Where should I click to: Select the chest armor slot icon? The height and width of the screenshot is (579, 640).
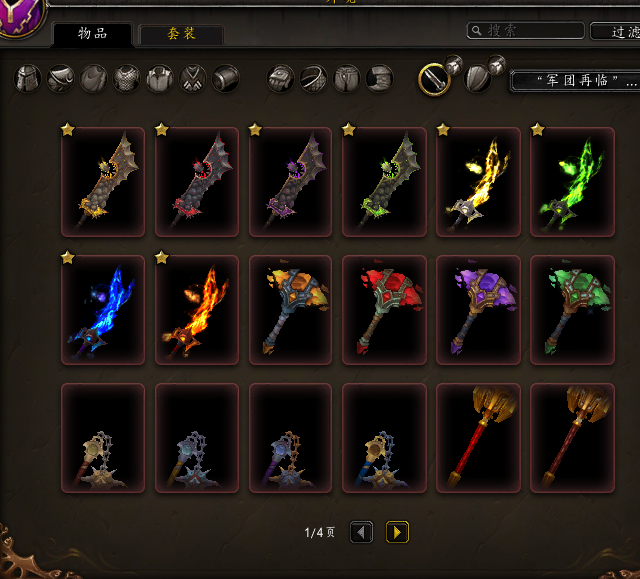(127, 78)
